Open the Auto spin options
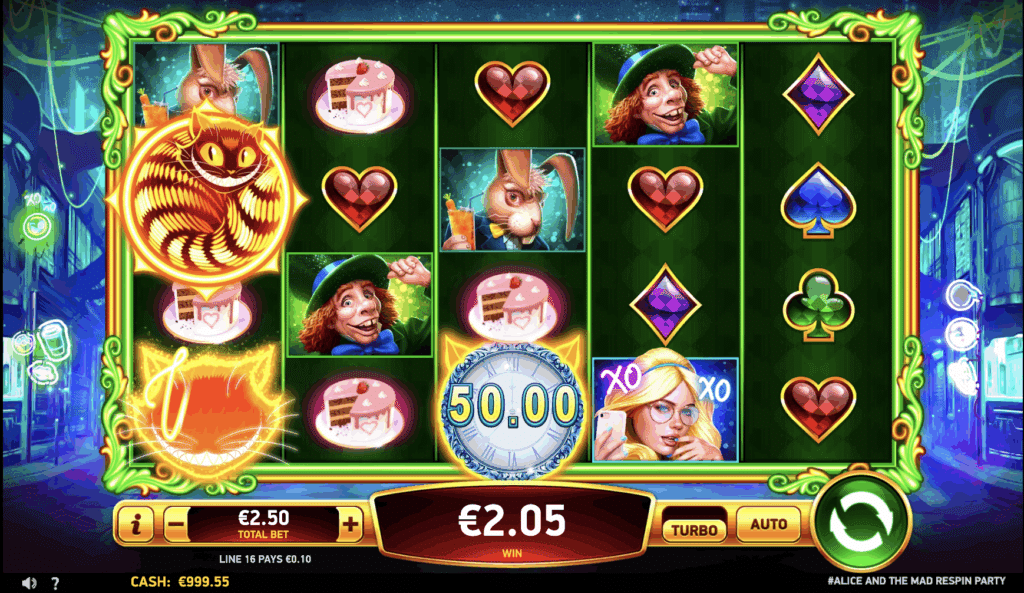 768,523
